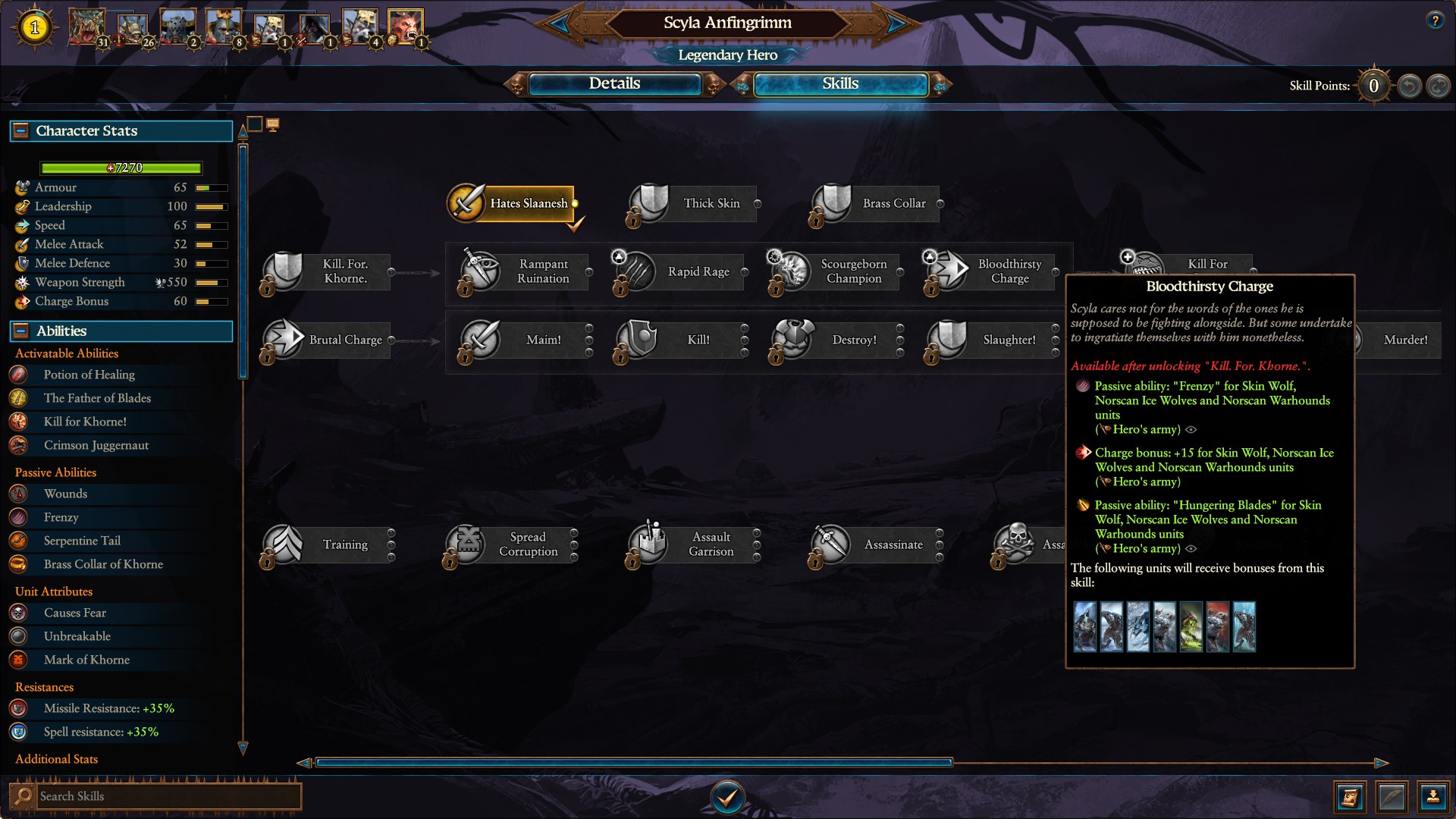
Task: Toggle the monitor display icon near top left
Action: [273, 124]
